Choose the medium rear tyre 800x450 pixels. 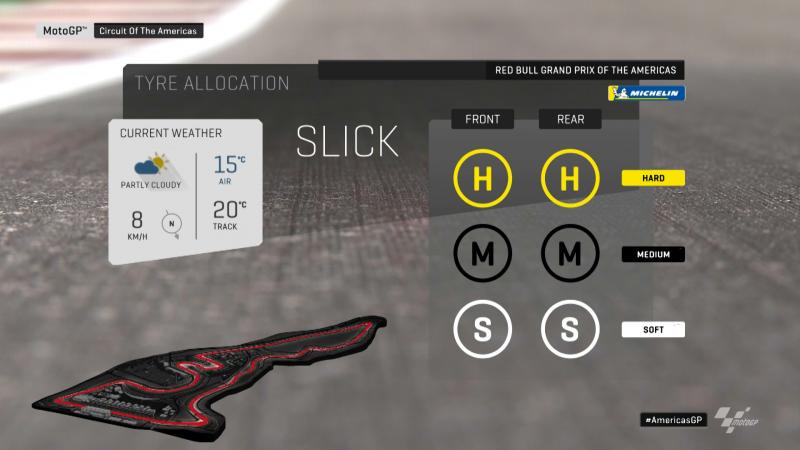click(569, 254)
